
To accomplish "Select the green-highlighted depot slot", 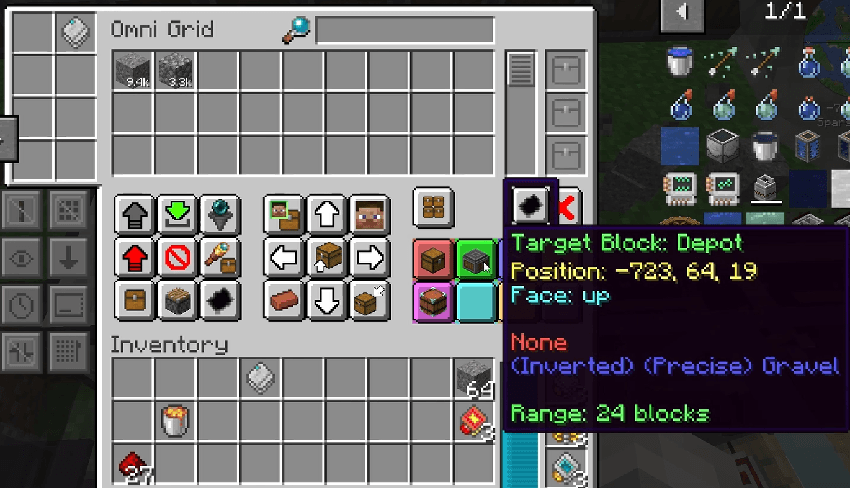I will 477,259.
